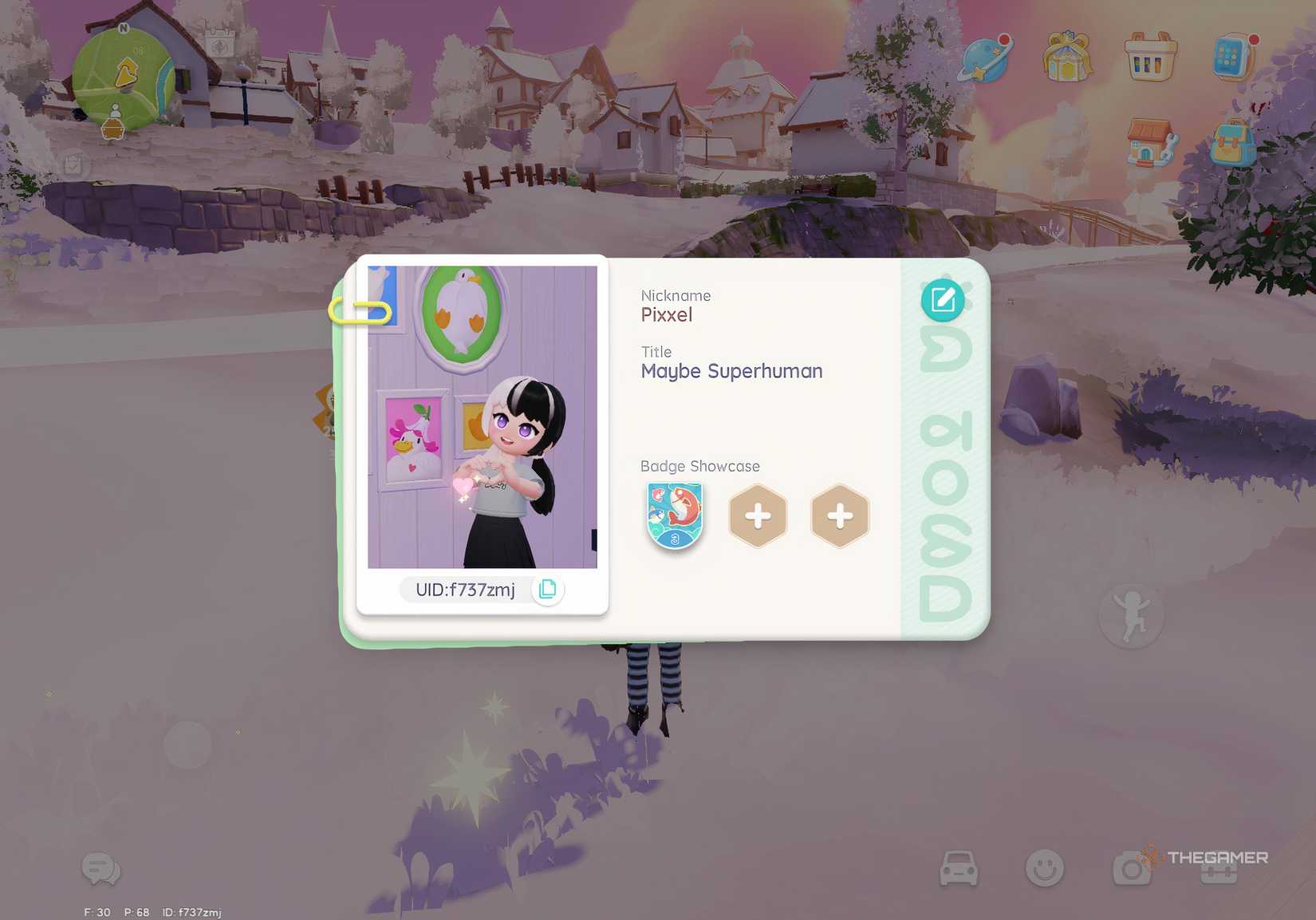Open the planet exploration icon

click(x=986, y=57)
